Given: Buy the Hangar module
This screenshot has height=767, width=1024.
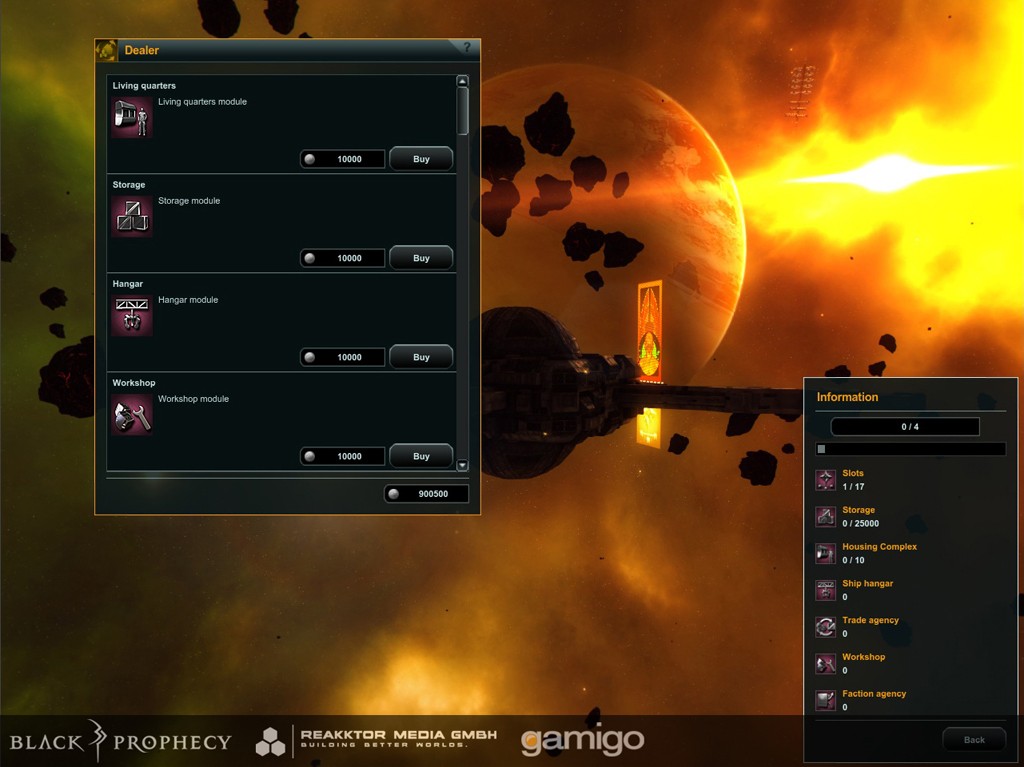Looking at the screenshot, I should (420, 357).
